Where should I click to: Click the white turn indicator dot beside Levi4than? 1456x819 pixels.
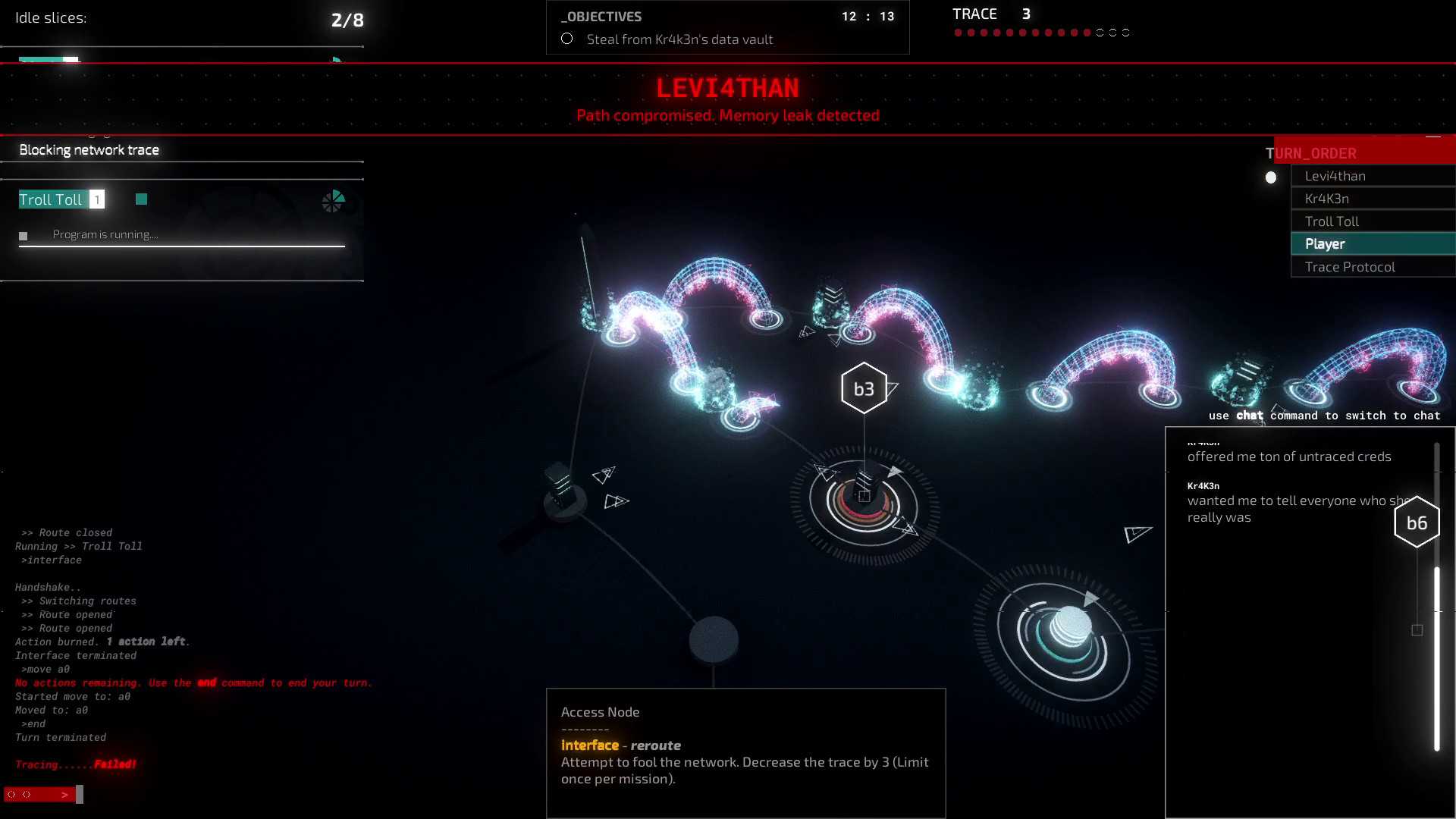(x=1271, y=177)
